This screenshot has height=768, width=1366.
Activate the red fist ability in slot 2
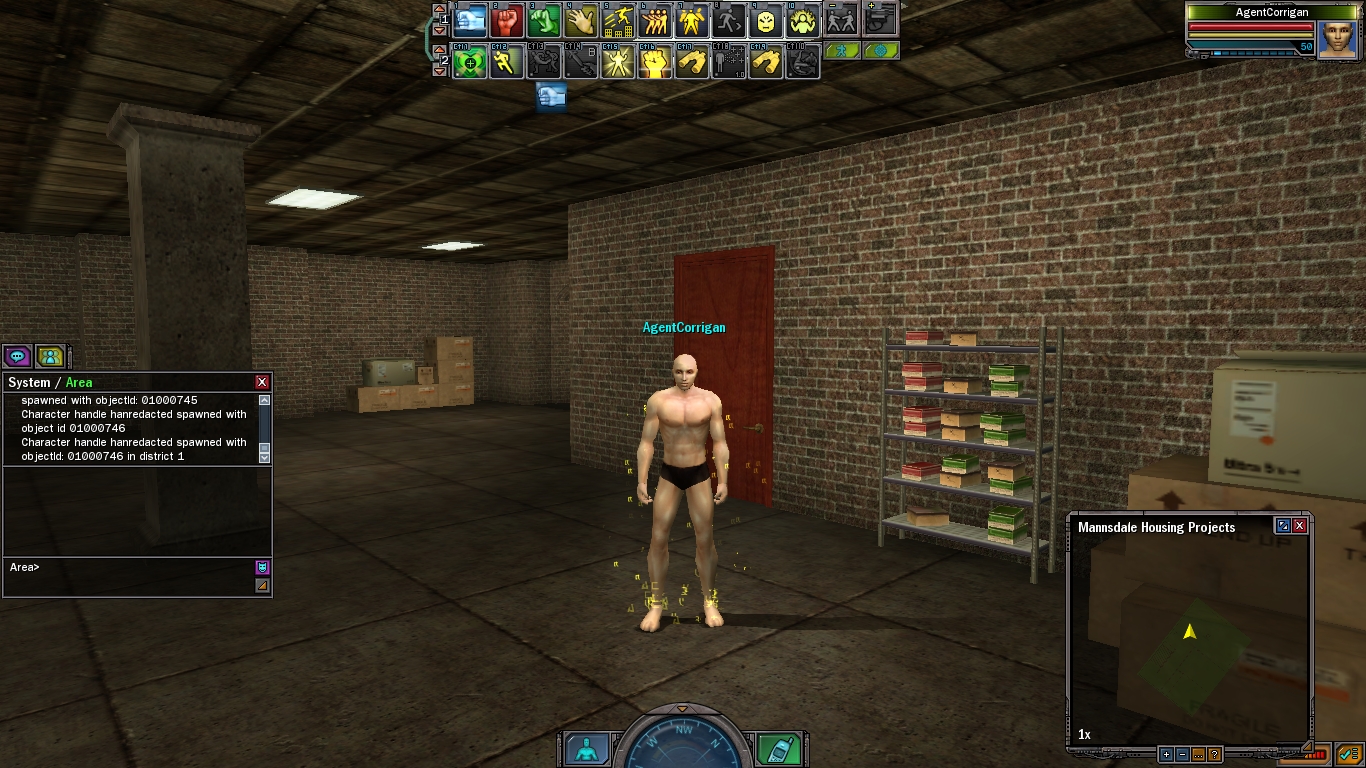507,20
